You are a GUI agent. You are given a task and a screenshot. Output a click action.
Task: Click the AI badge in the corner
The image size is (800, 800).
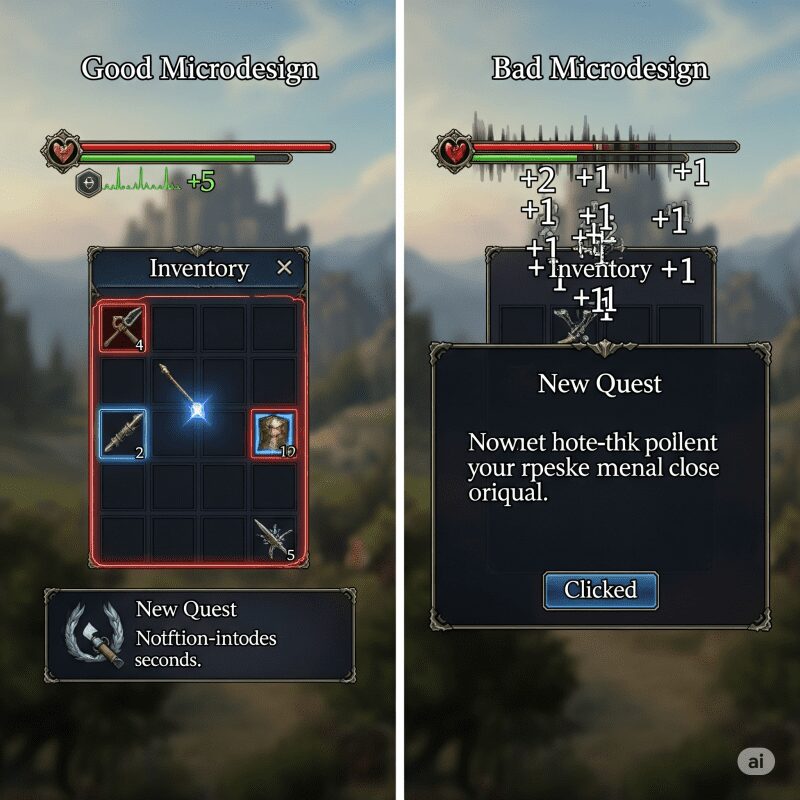point(756,761)
